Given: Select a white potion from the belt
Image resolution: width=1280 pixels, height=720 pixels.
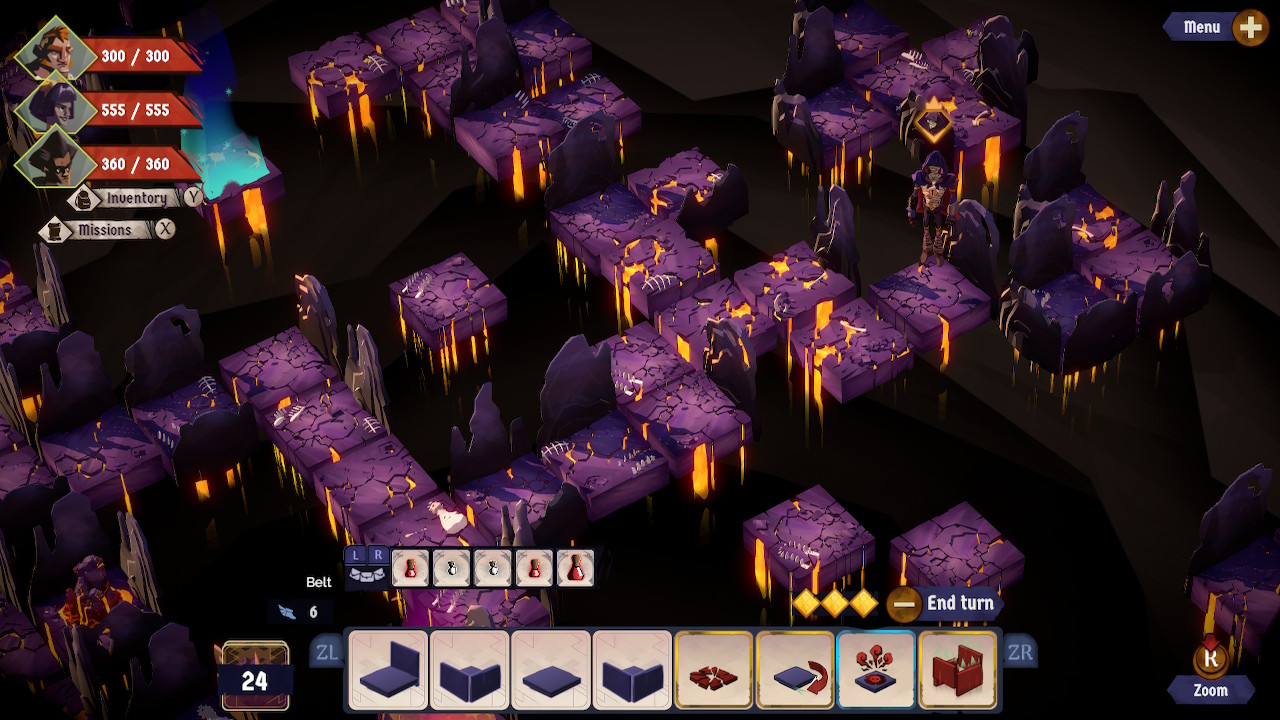Looking at the screenshot, I should 452,570.
